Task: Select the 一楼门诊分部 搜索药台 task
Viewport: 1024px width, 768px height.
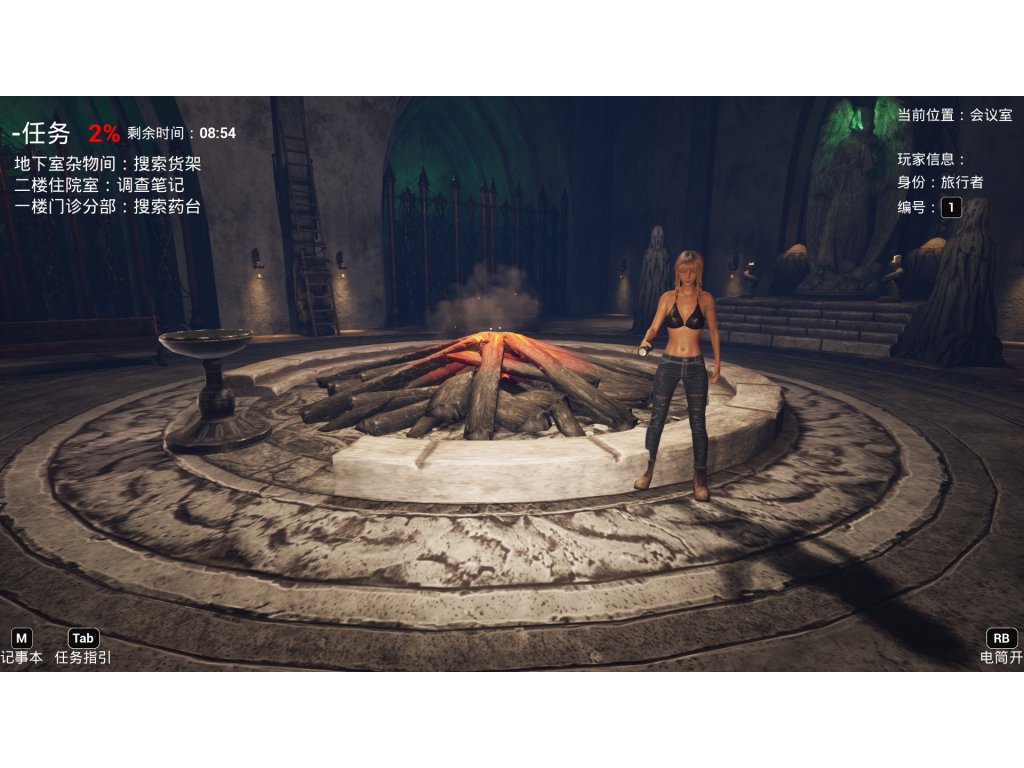Action: pyautogui.click(x=108, y=207)
